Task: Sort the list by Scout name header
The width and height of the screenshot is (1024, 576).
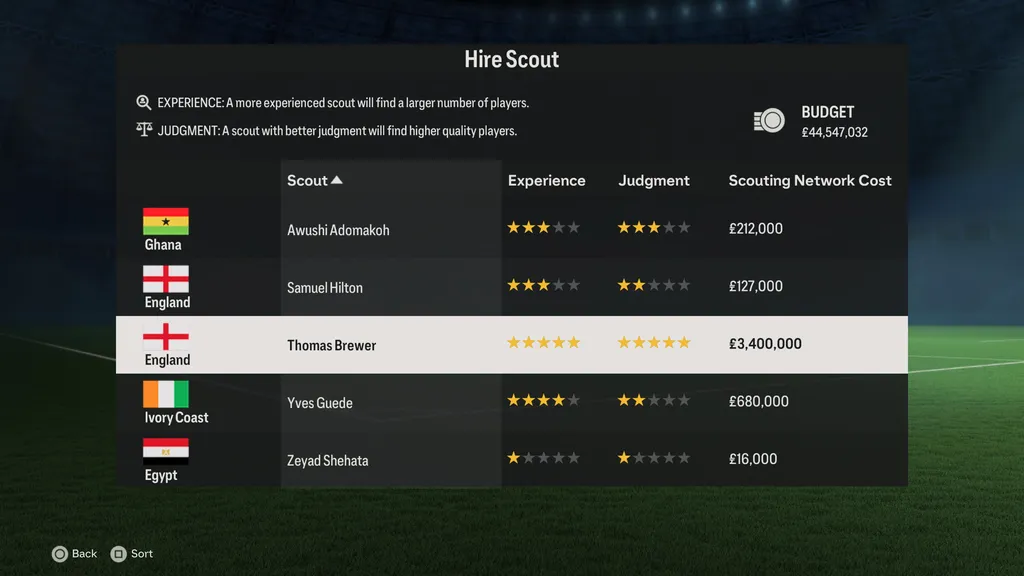Action: (x=314, y=181)
